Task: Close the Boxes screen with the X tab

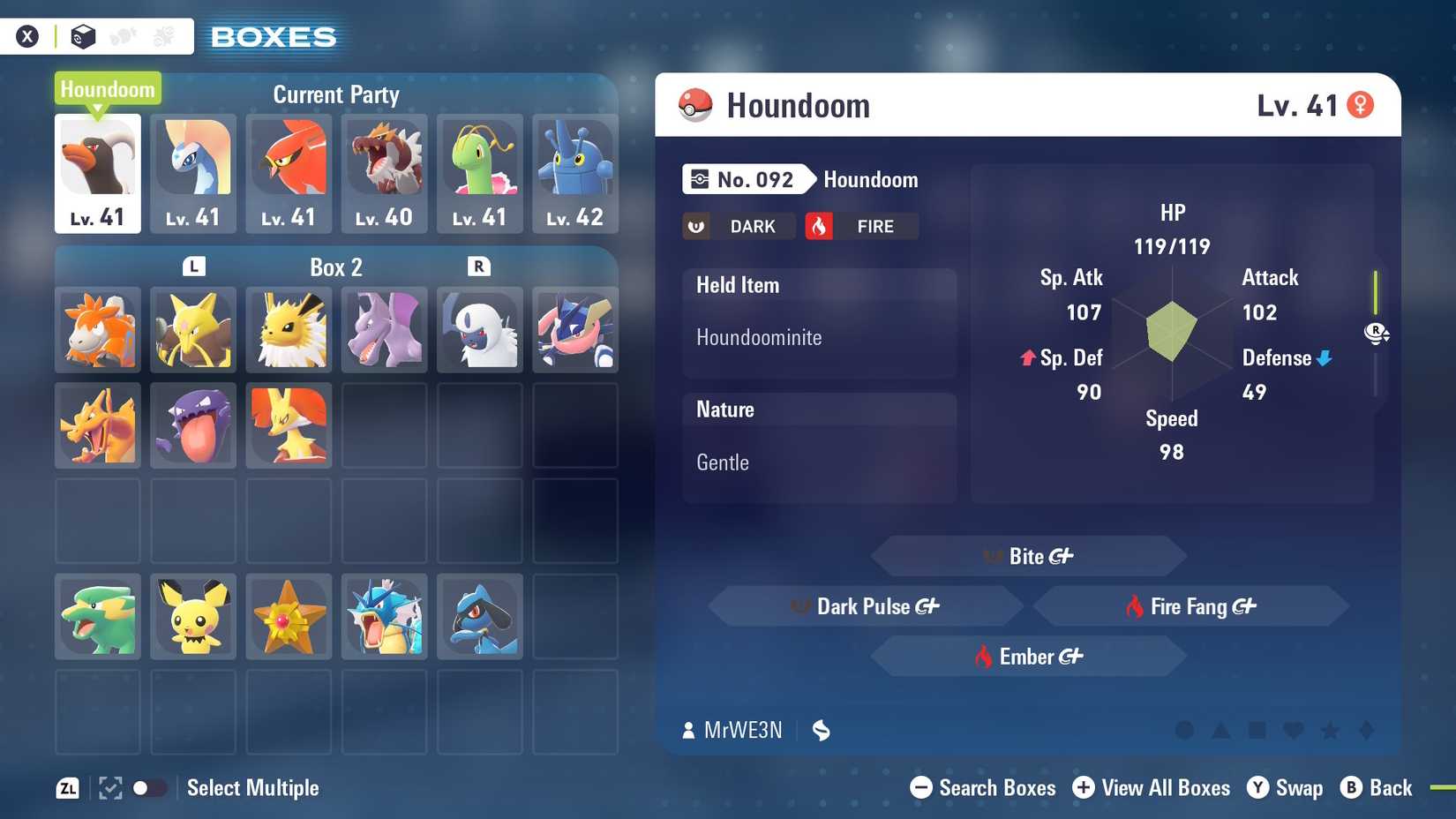Action: point(27,35)
